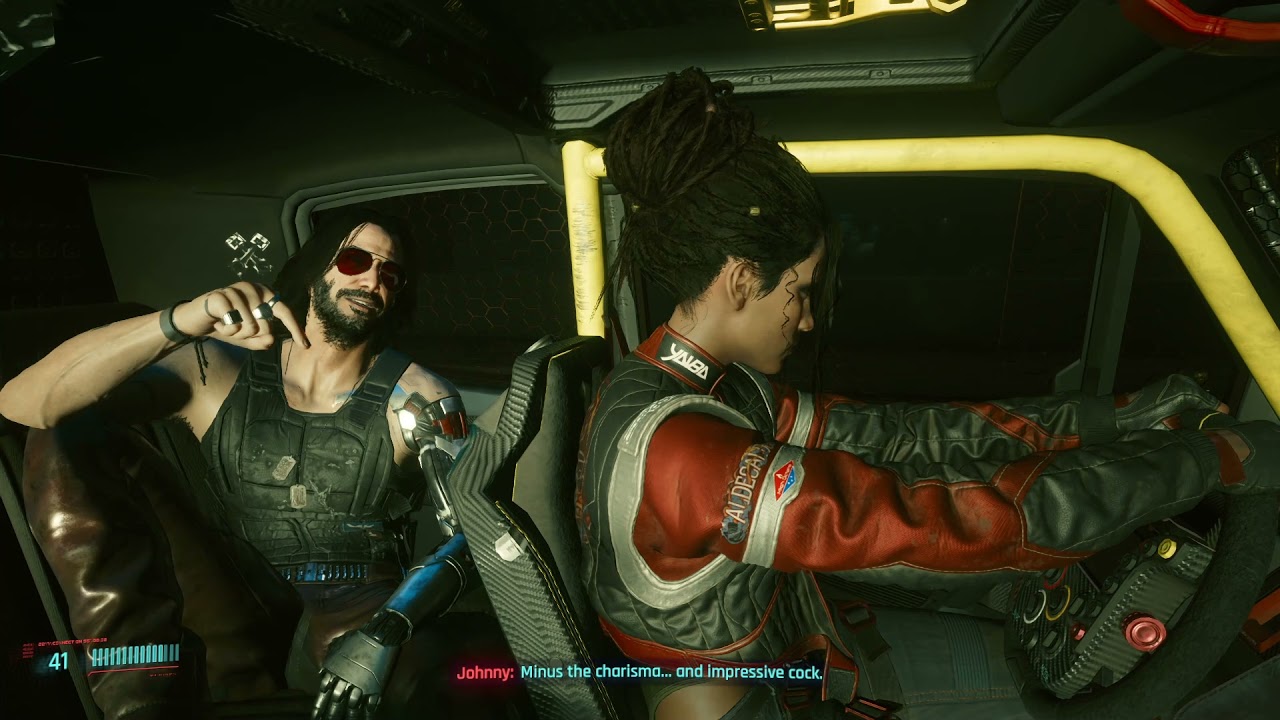This screenshot has height=720, width=1280.
Task: Select the YABA logo on the racing suit
Action: point(683,361)
